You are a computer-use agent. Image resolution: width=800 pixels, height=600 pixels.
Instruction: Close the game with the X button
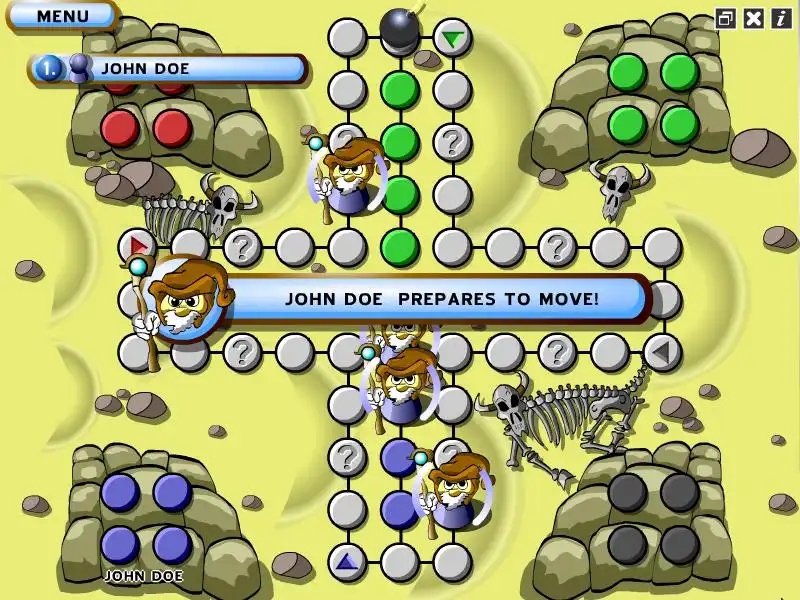pyautogui.click(x=754, y=18)
